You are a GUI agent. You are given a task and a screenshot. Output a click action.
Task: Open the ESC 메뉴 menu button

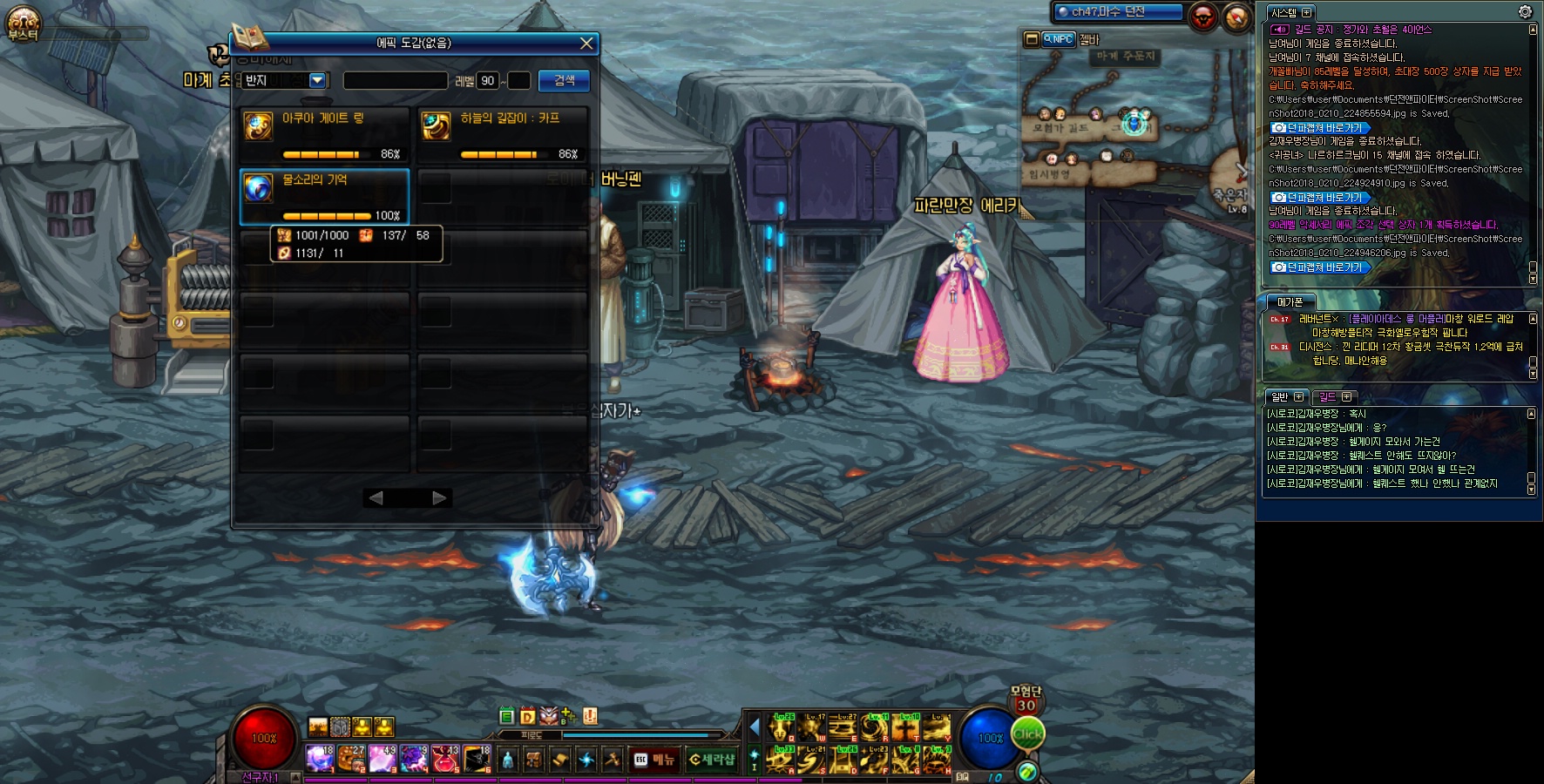tap(654, 760)
